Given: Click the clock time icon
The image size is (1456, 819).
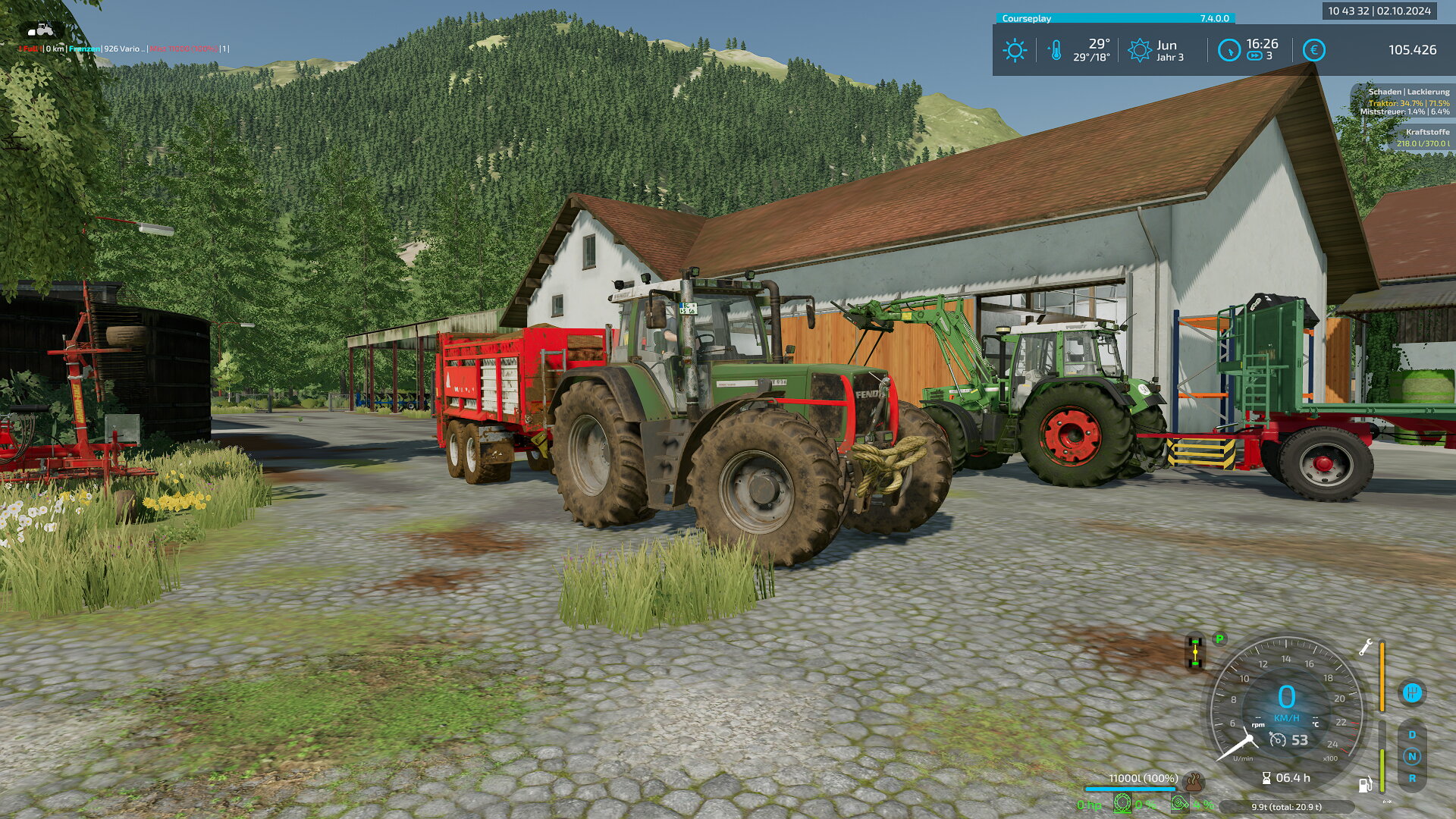Looking at the screenshot, I should click(x=1228, y=51).
